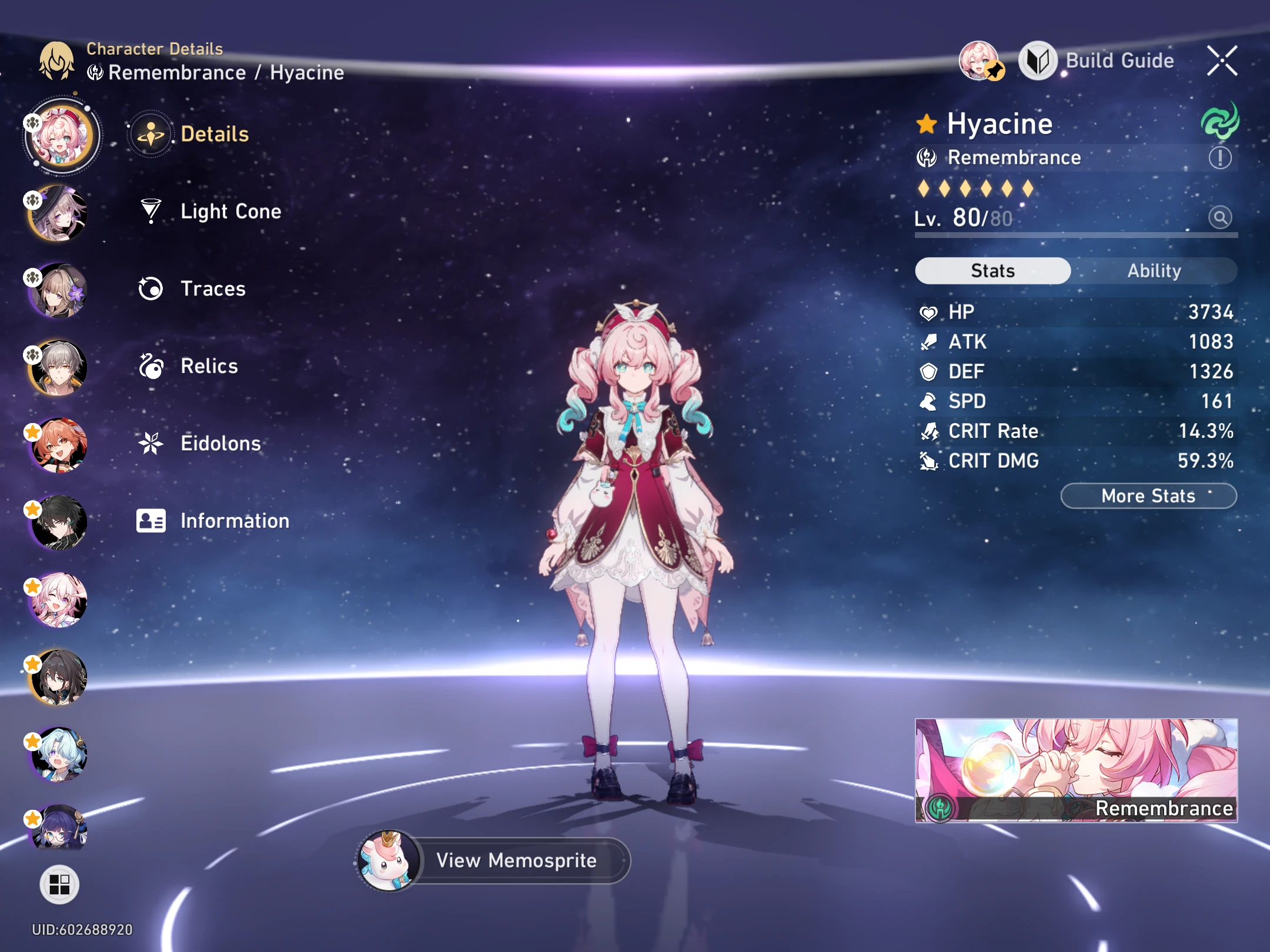Click the player avatar at top right
1270x952 pixels.
979,61
